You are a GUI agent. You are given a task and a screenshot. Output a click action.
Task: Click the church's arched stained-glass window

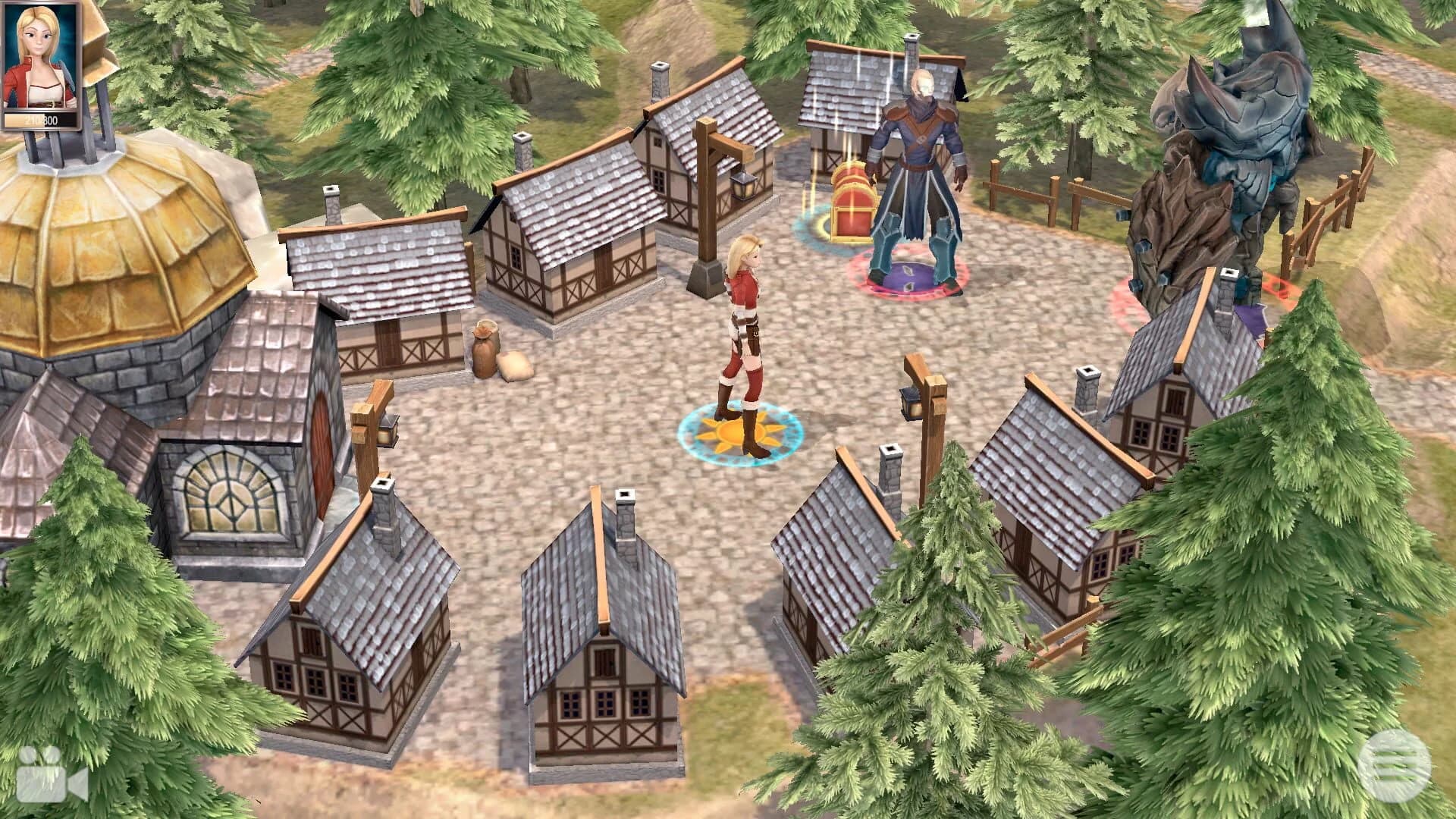(x=227, y=493)
